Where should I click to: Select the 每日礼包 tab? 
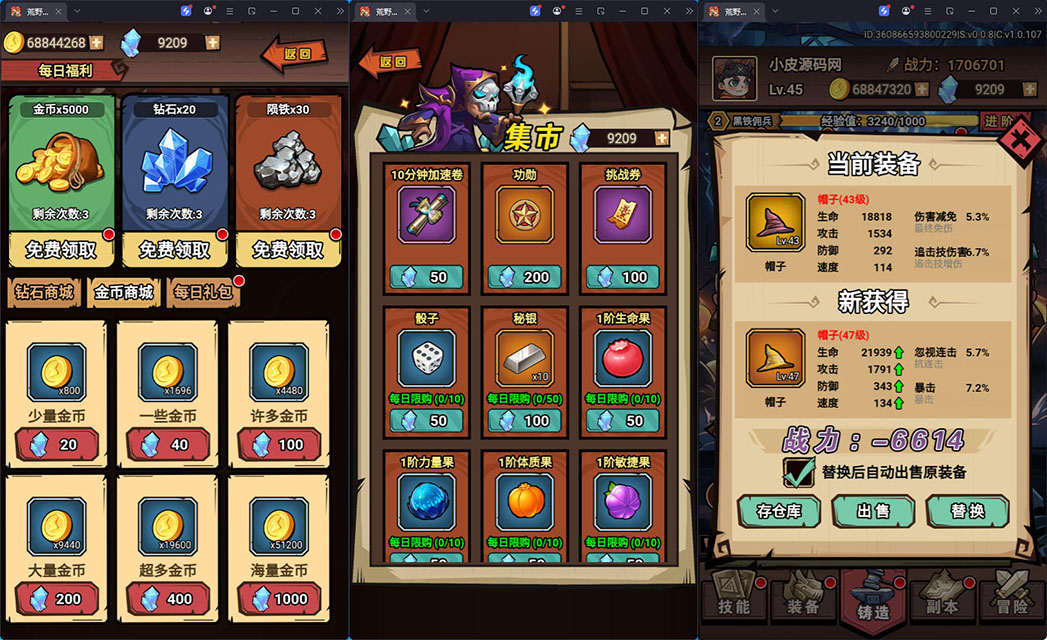[x=203, y=292]
